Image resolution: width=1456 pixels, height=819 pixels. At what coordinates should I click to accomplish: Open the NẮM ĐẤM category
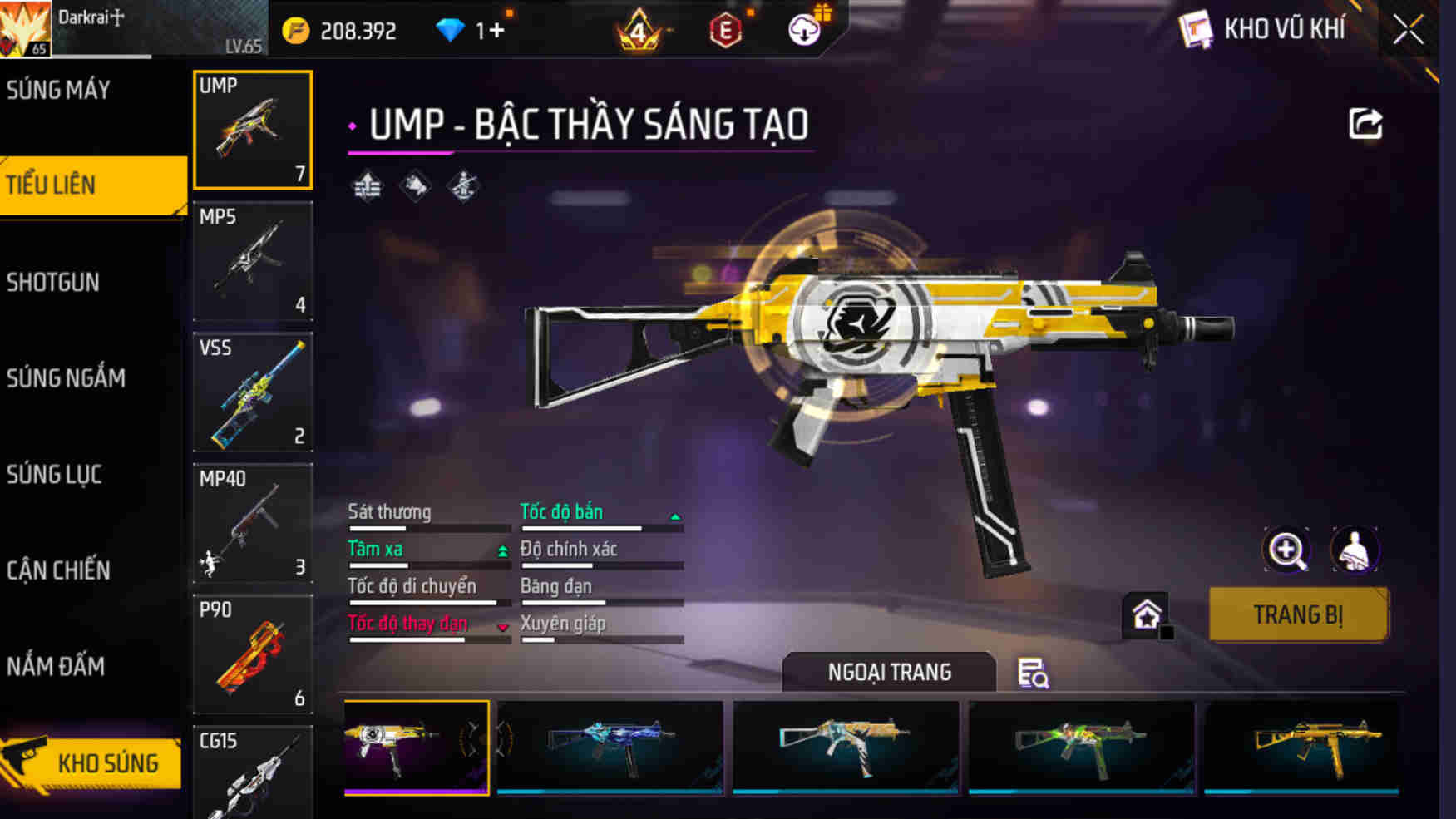[56, 667]
